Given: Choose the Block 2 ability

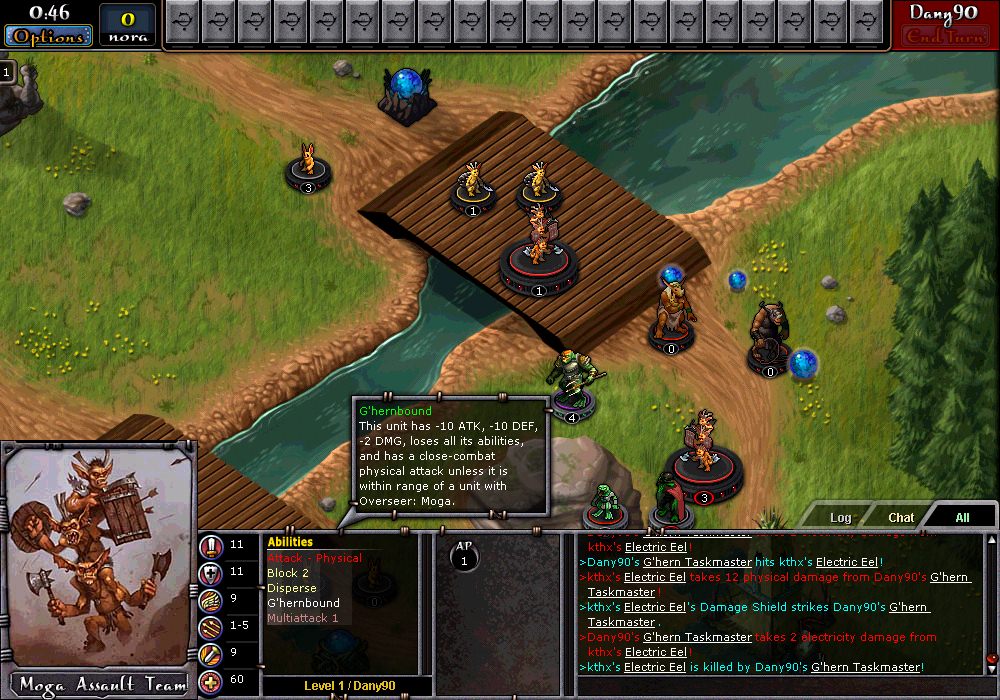Looking at the screenshot, I should coord(288,573).
